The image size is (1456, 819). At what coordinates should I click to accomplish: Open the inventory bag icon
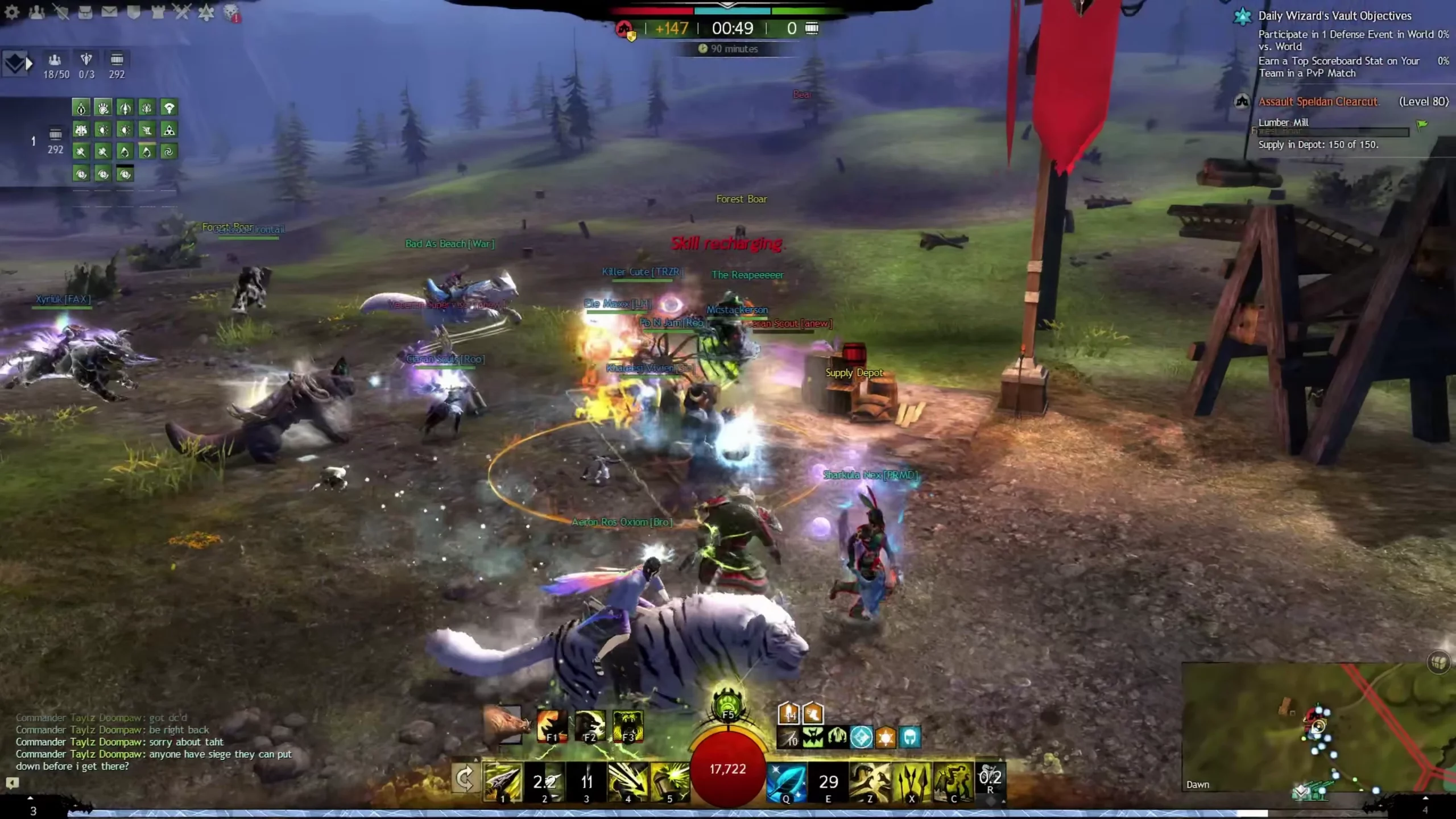coord(85,12)
